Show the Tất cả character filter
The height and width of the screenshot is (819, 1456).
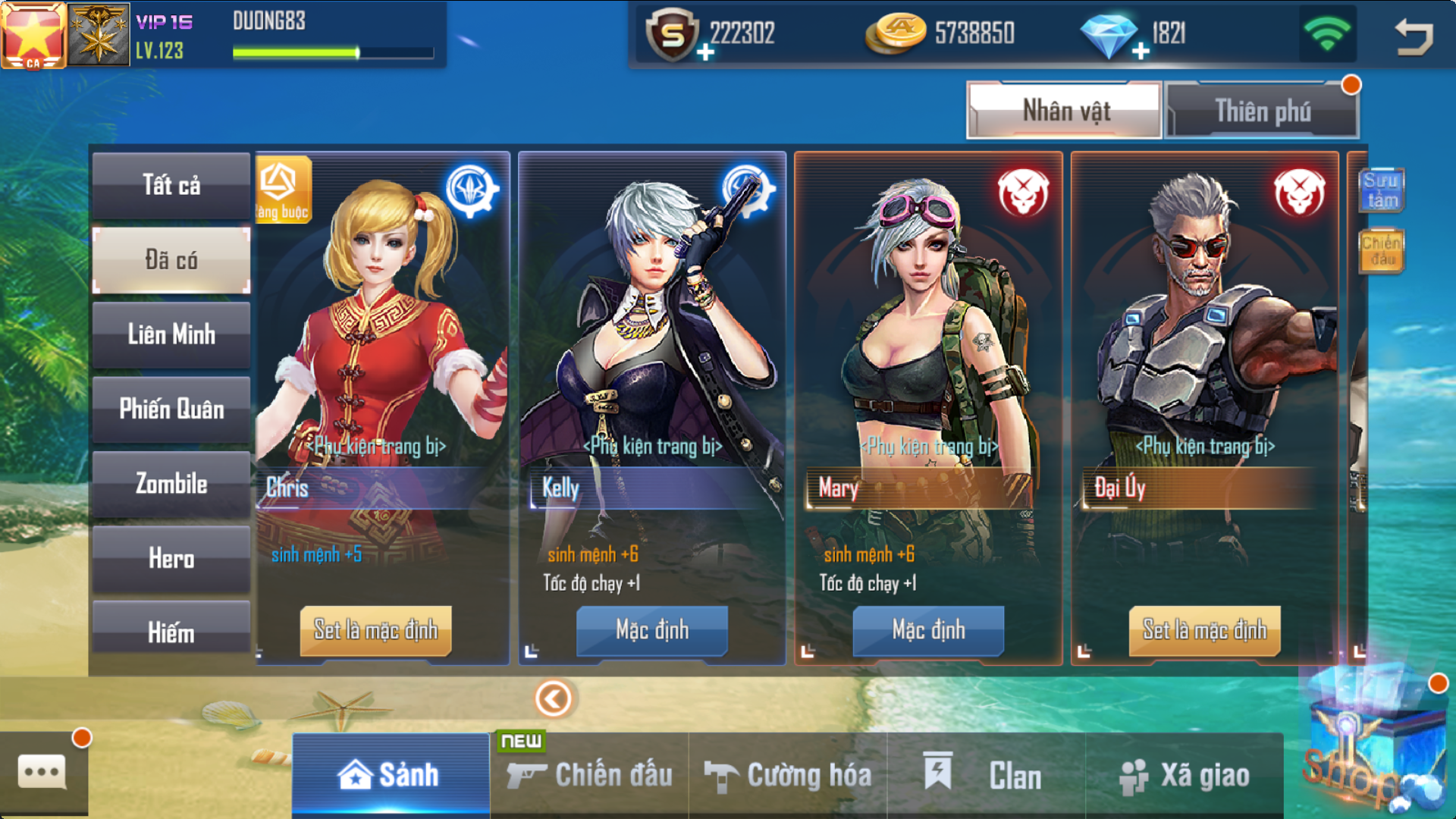pyautogui.click(x=171, y=186)
